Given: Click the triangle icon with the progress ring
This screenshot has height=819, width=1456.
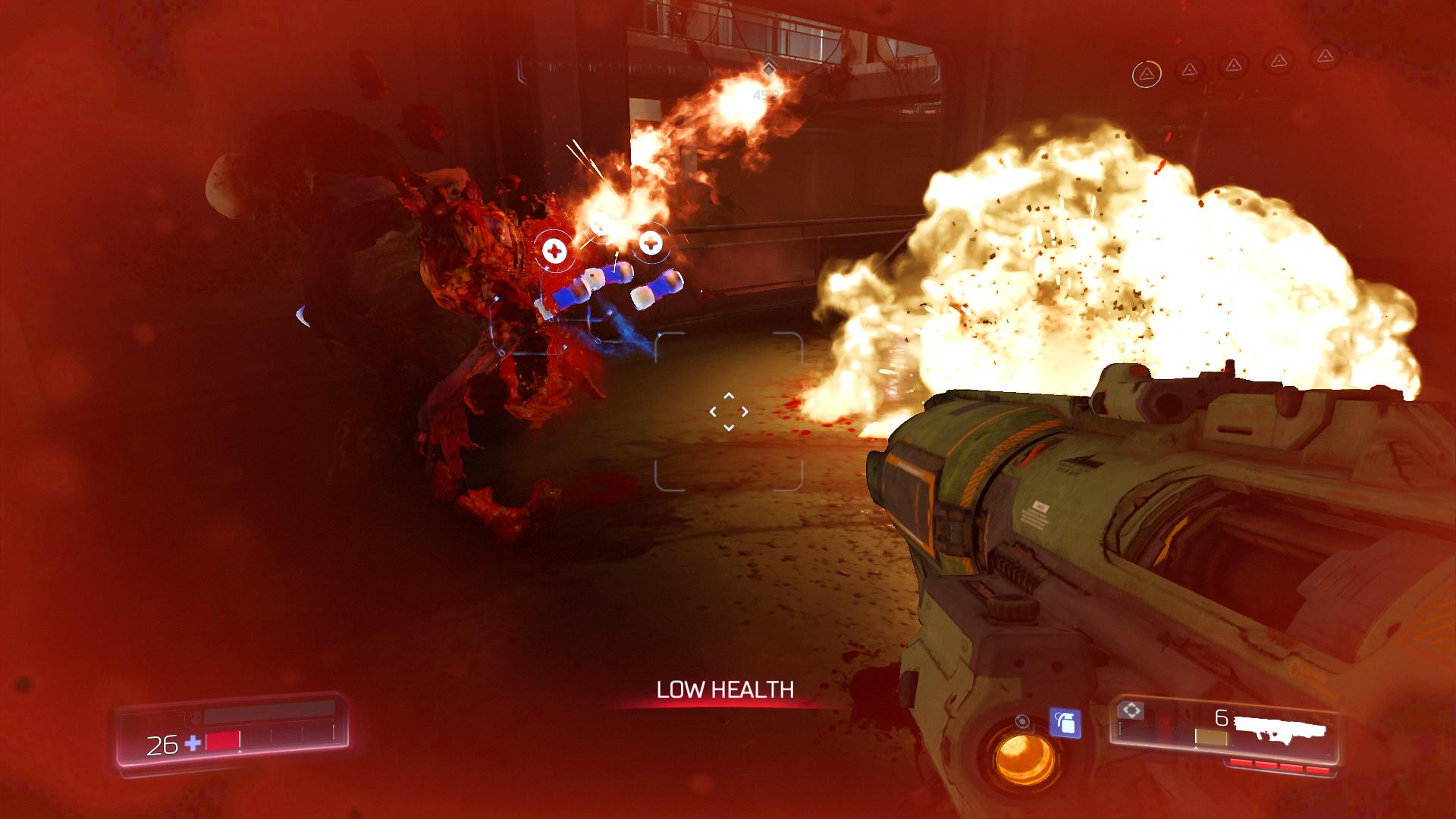Looking at the screenshot, I should coord(1146,74).
